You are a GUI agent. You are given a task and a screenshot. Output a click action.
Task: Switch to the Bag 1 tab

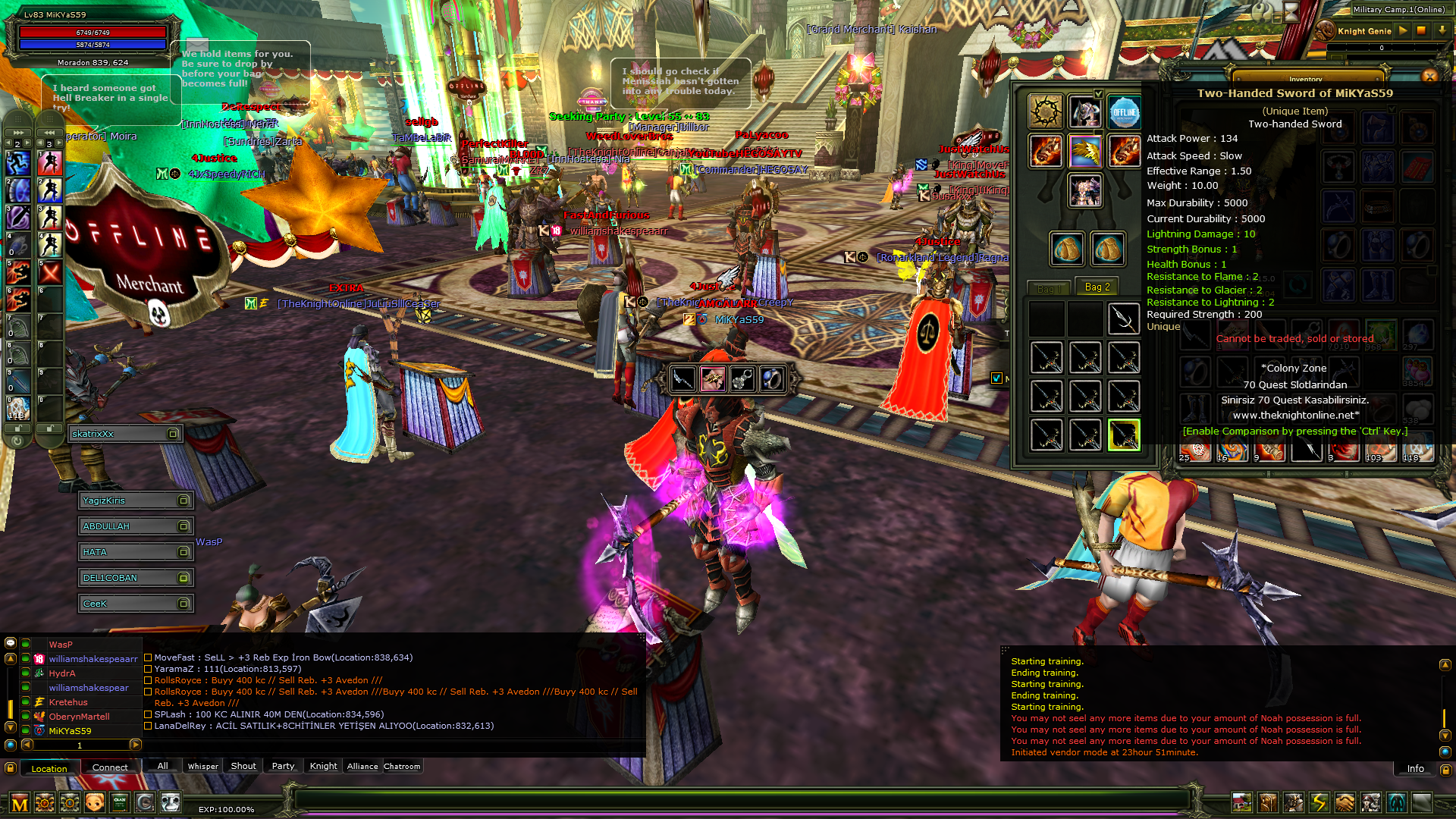point(1047,289)
